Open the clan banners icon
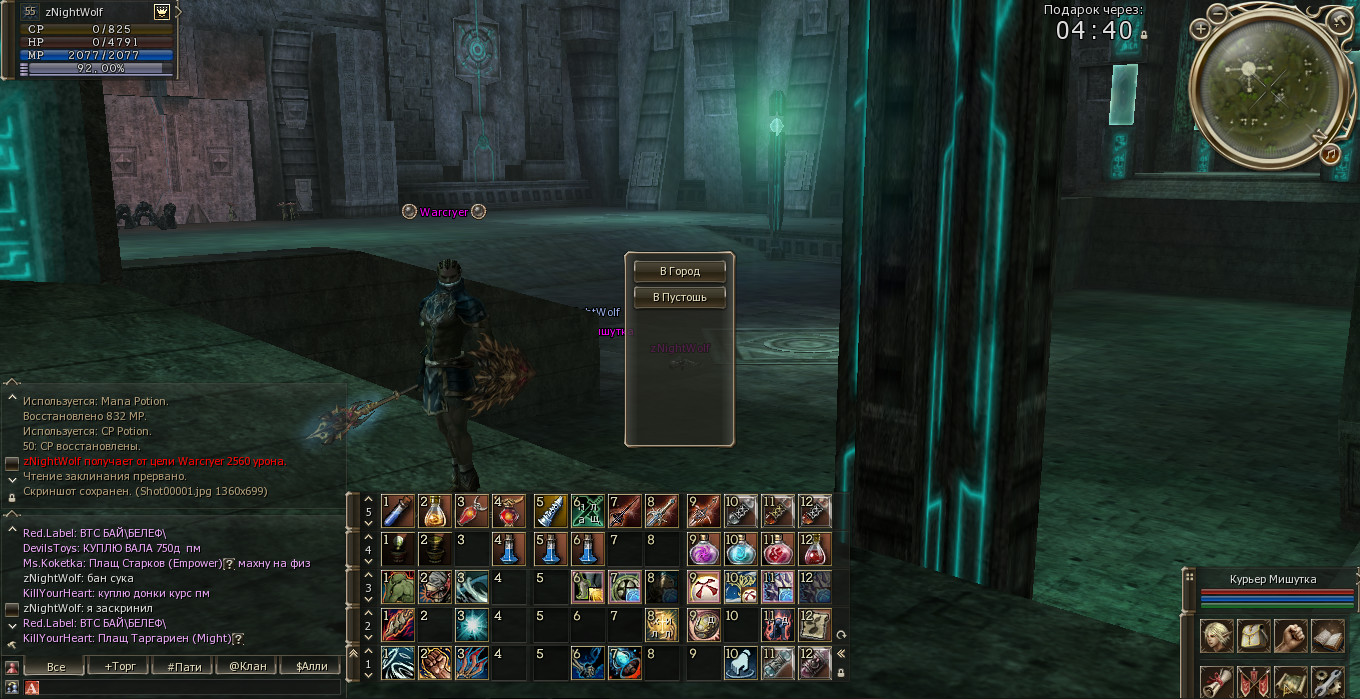Viewport: 1360px width, 699px height. (x=1253, y=682)
